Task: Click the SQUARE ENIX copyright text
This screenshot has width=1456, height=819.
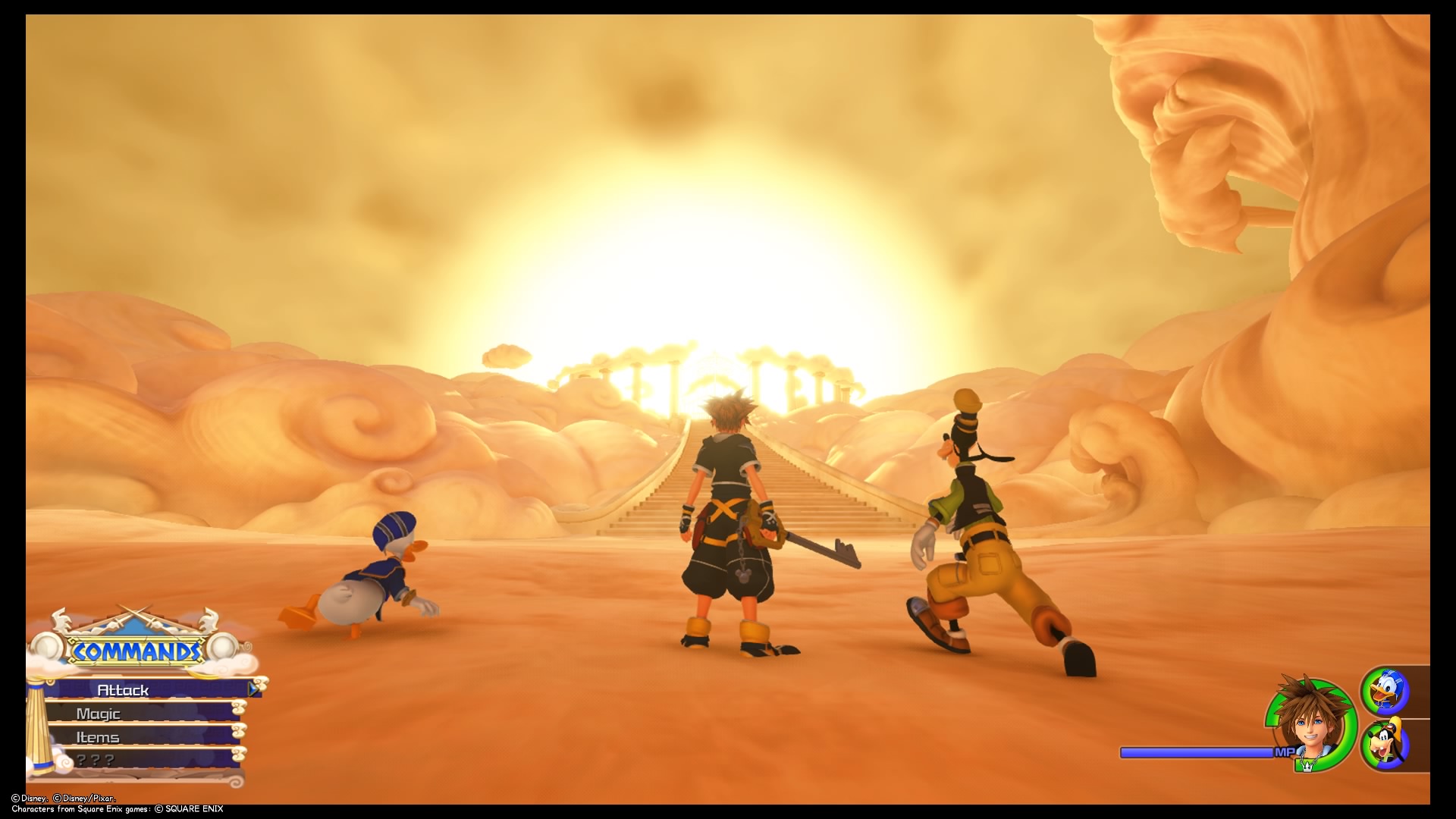Action: click(184, 808)
